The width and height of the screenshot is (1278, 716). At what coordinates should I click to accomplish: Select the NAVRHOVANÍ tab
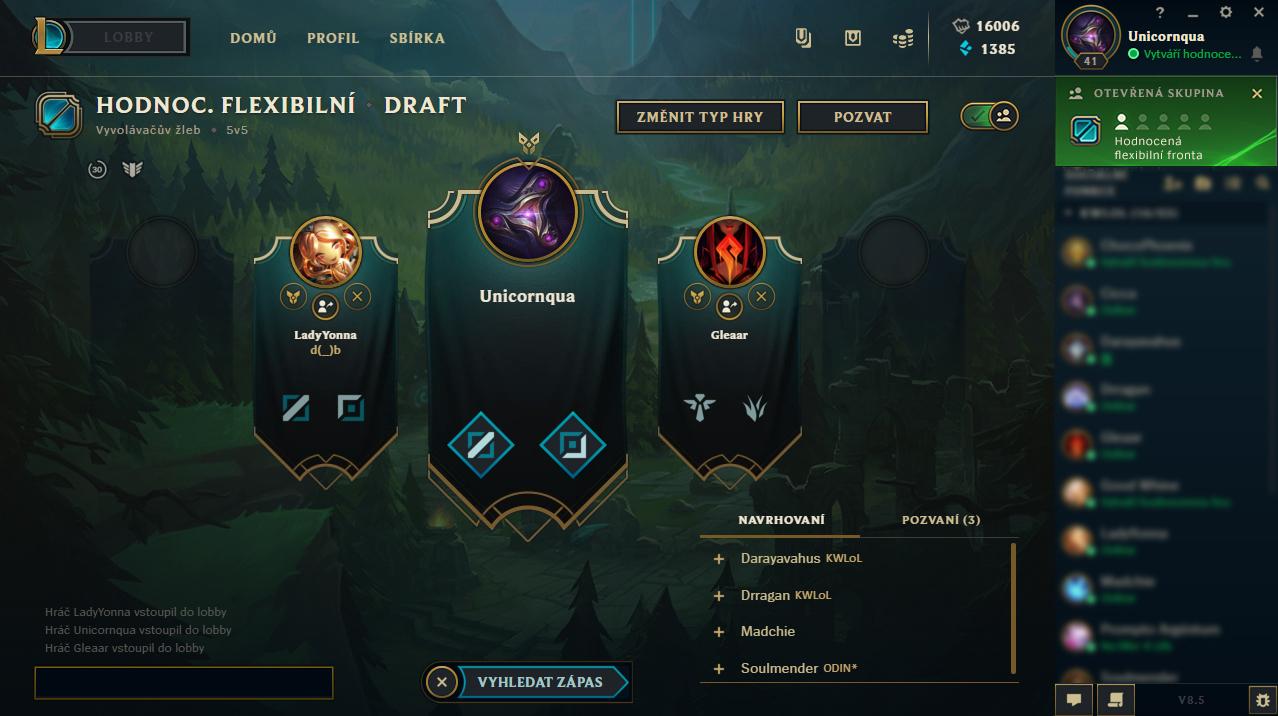[x=781, y=520]
